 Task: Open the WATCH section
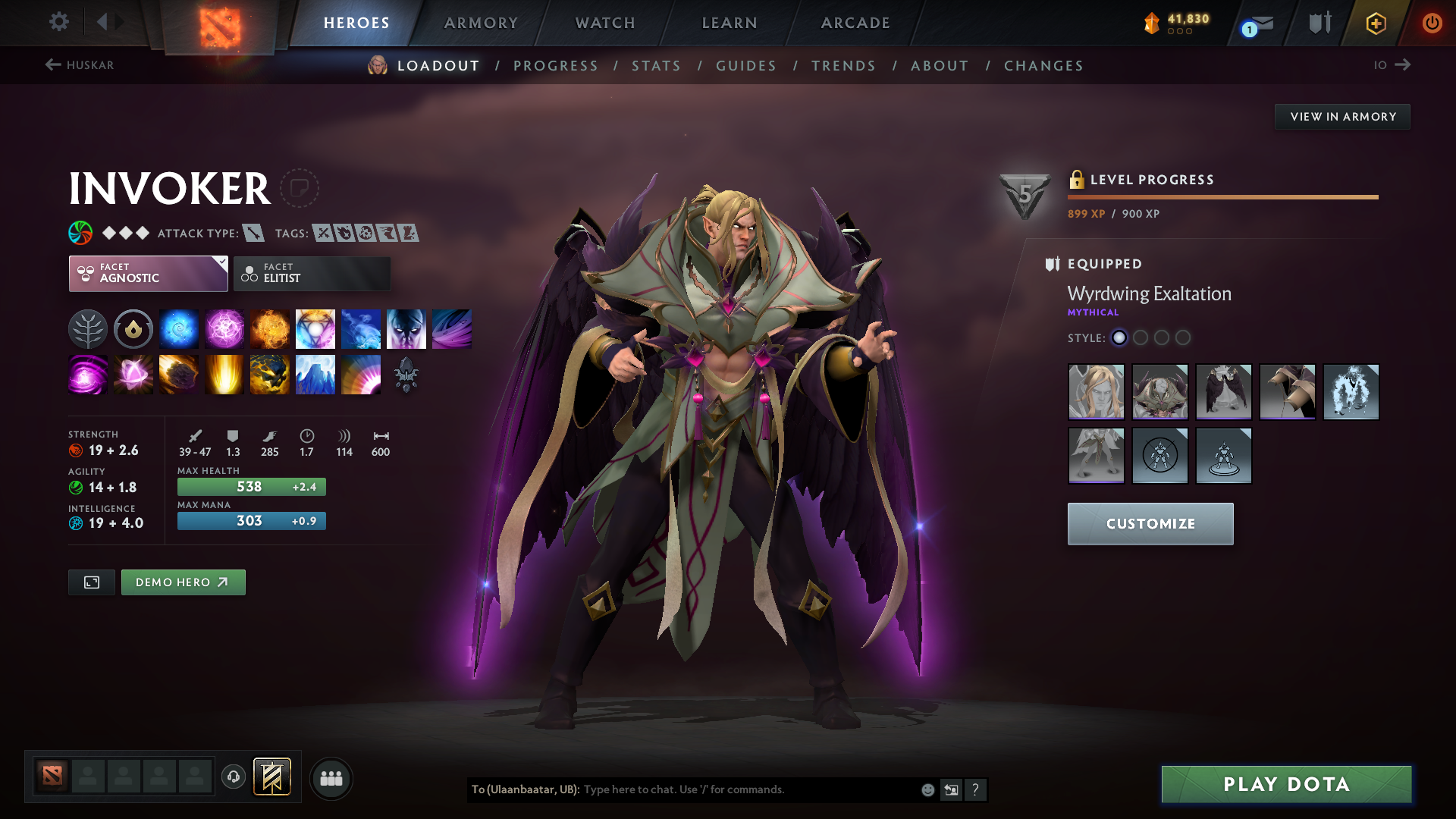tap(604, 23)
